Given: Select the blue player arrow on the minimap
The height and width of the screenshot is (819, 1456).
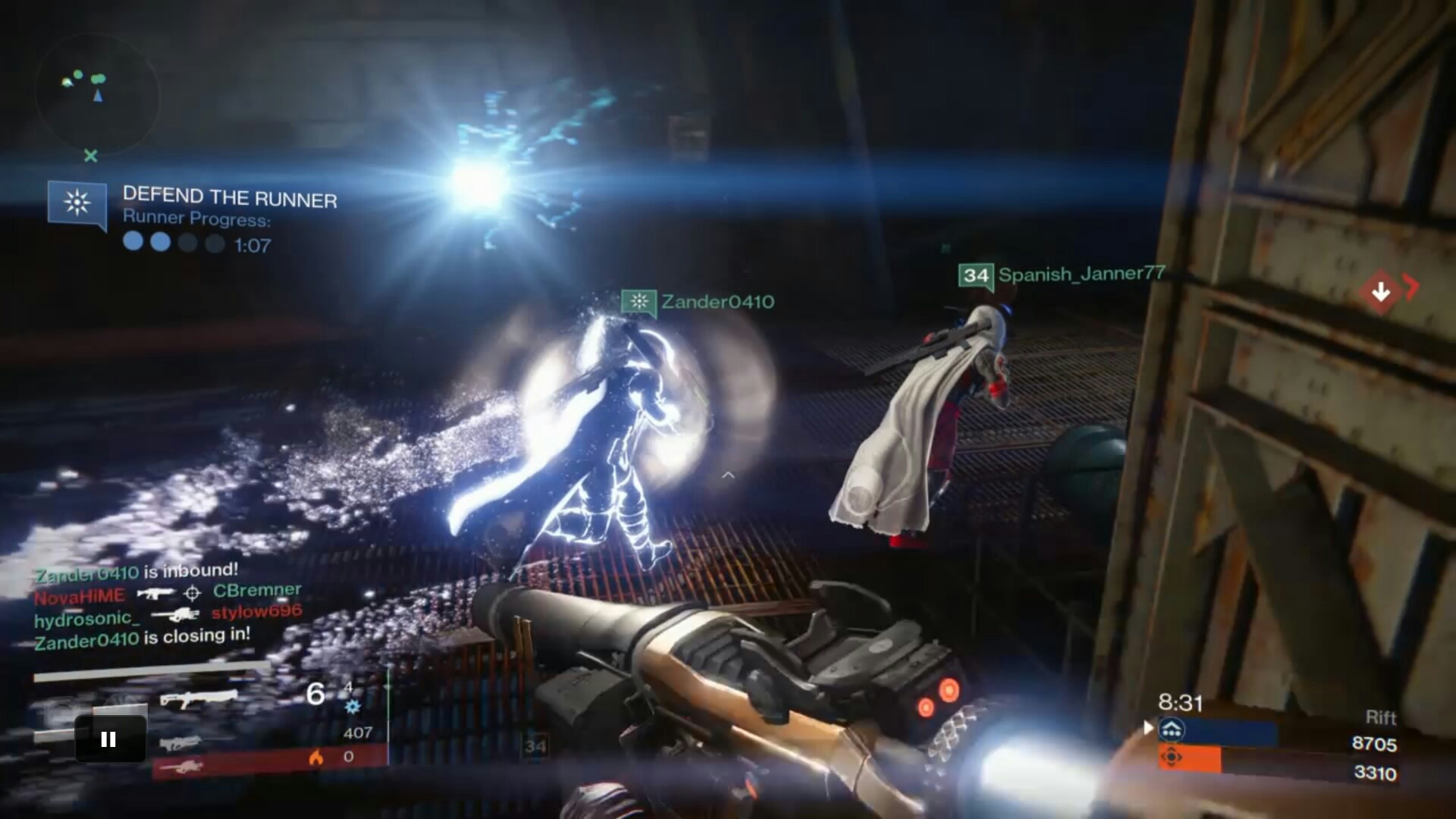Looking at the screenshot, I should point(97,96).
